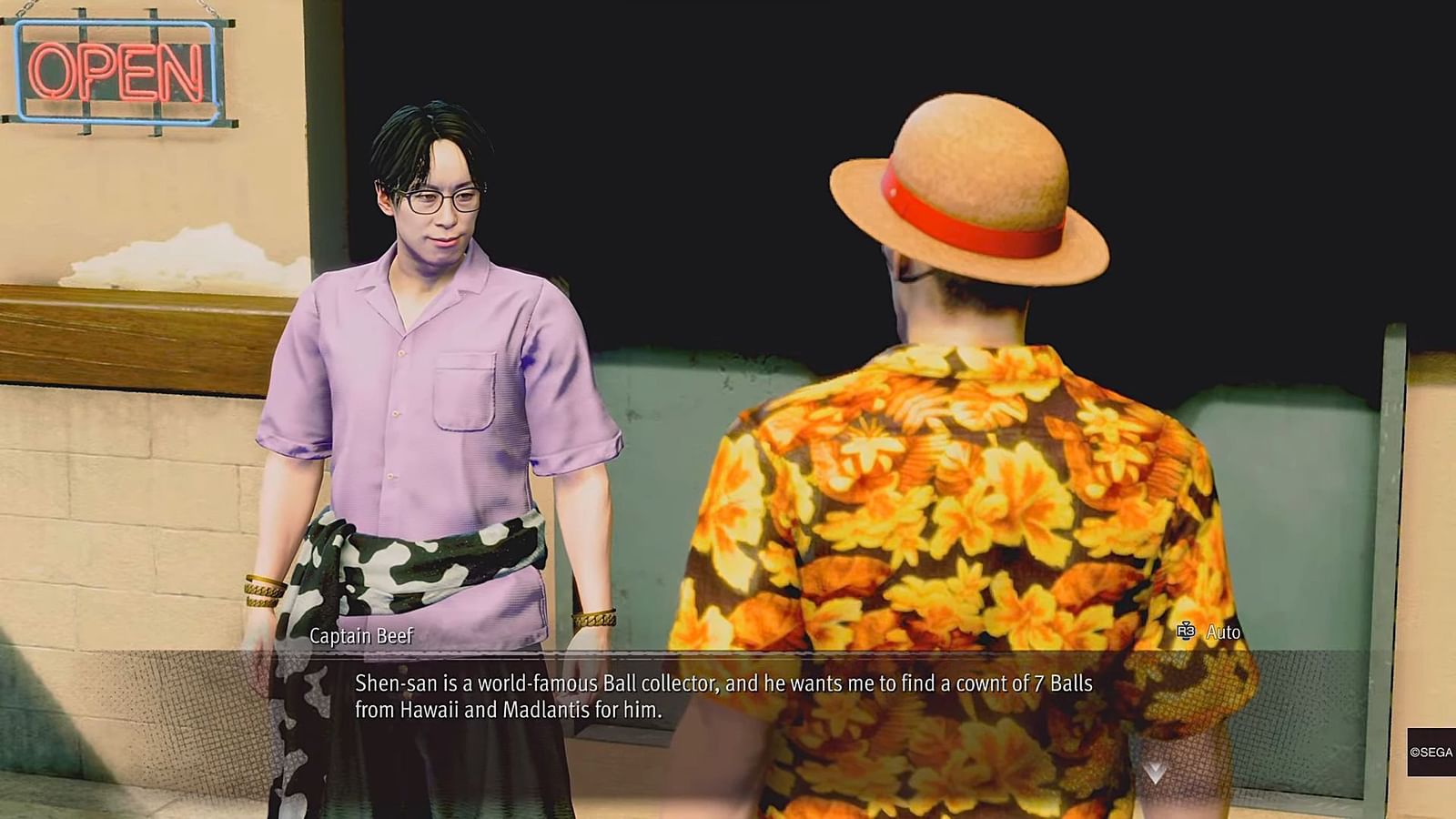The height and width of the screenshot is (819, 1456).
Task: Enable Auto playback using the R3 indicator
Action: point(1185,629)
